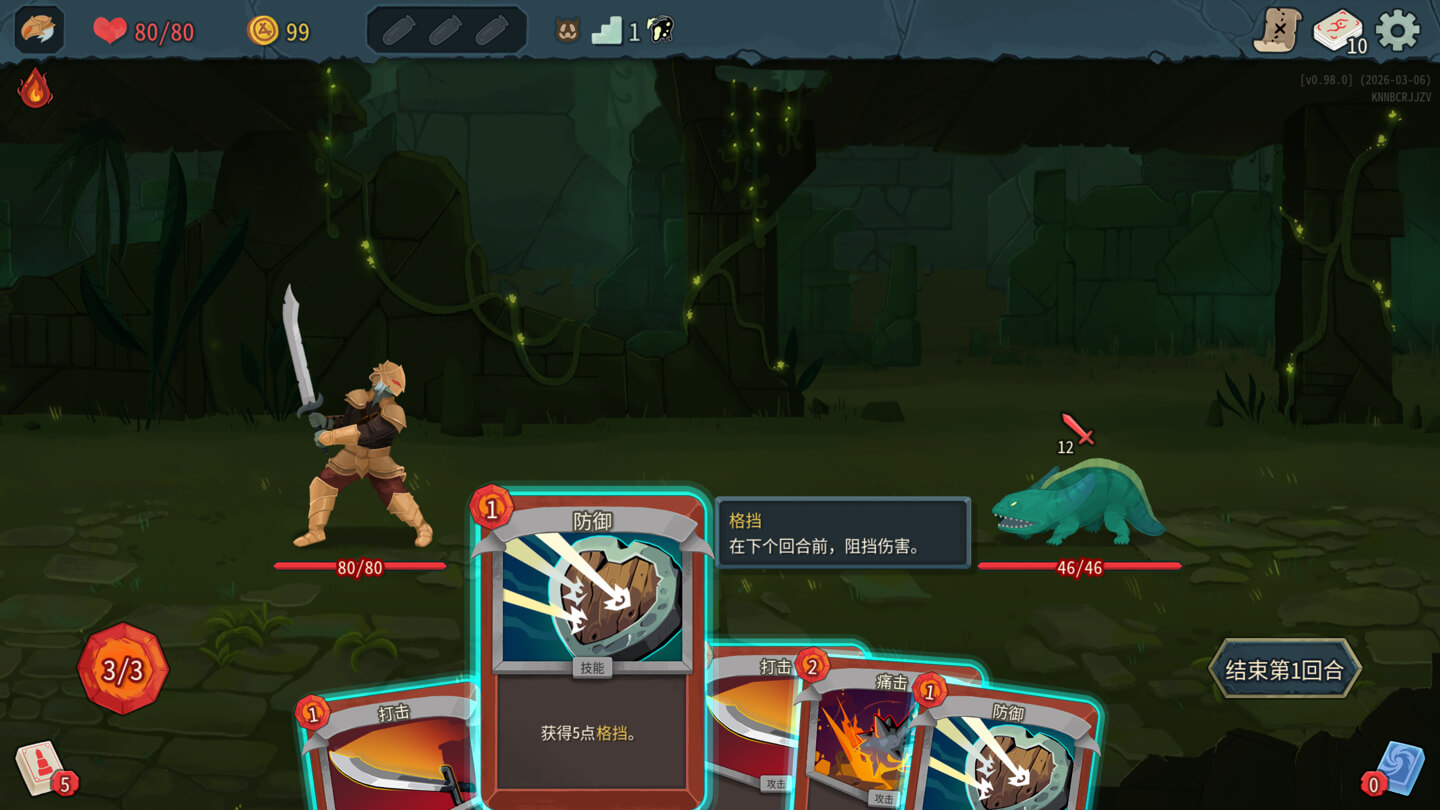Screen dimensions: 1440x810
Task: View the full deck of 10 cards
Action: tap(1338, 31)
